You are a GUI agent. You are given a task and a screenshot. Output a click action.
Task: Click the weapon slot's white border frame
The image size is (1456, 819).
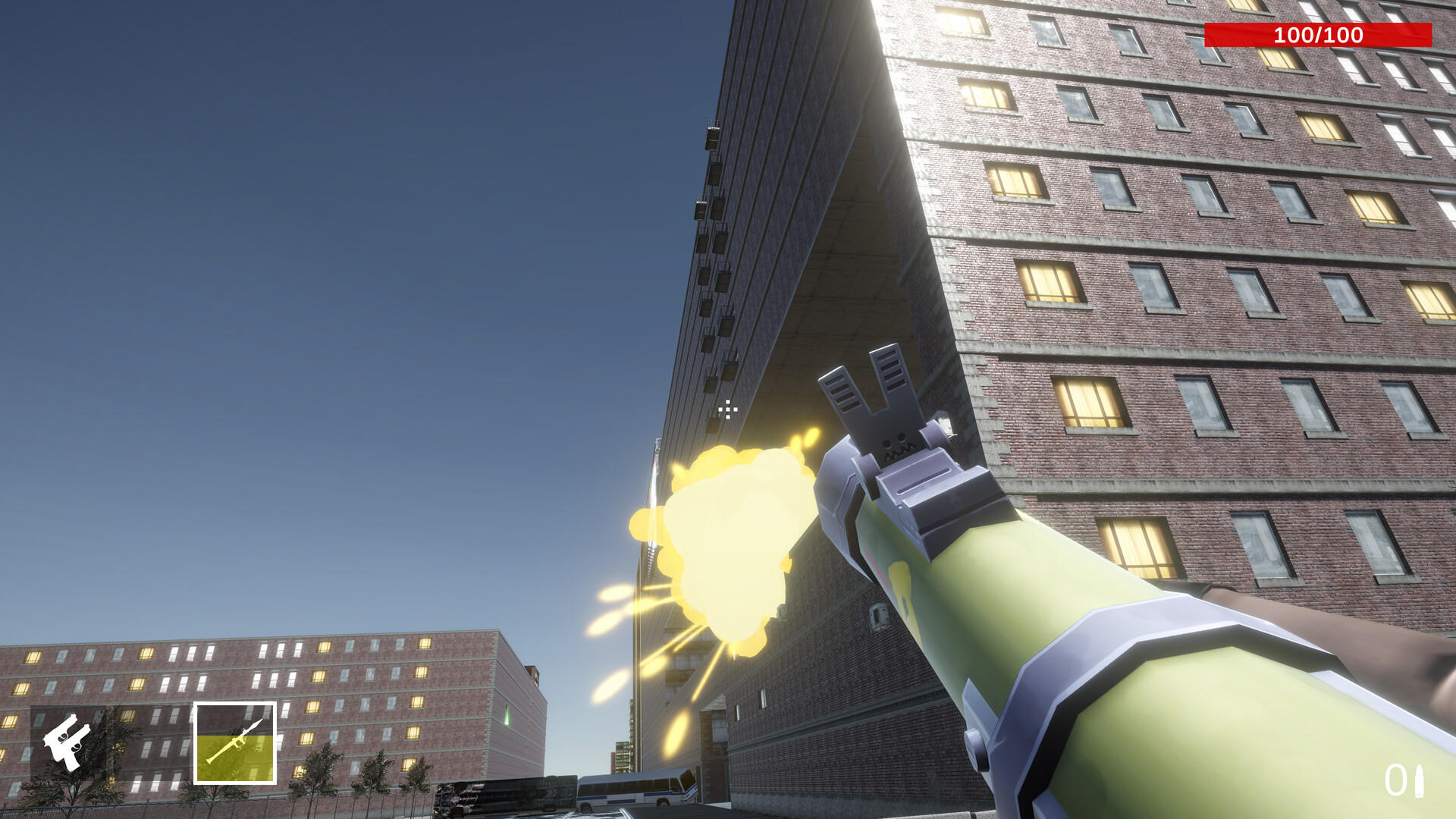pos(235,704)
